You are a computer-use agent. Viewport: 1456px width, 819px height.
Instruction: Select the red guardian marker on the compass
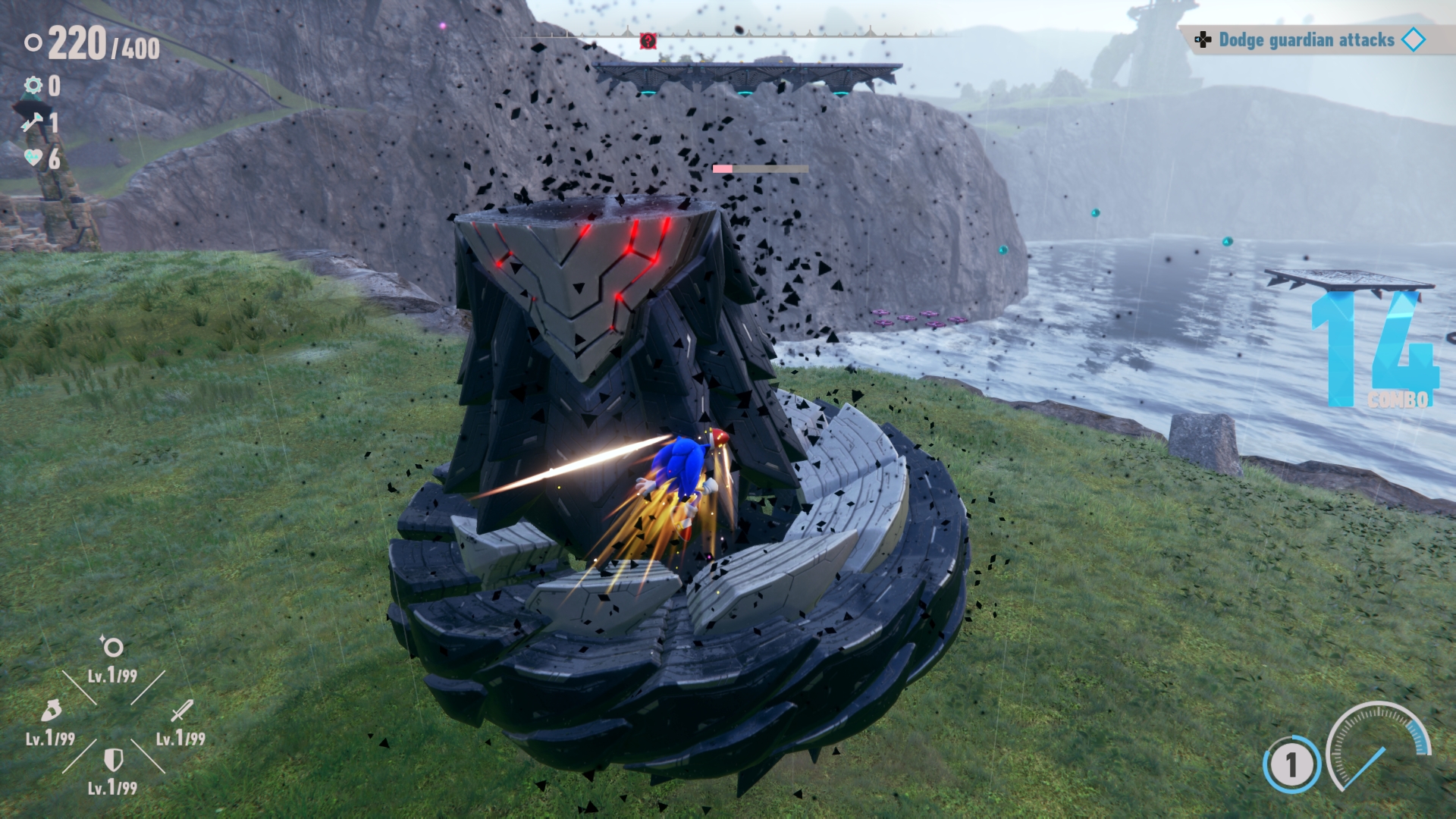point(648,40)
